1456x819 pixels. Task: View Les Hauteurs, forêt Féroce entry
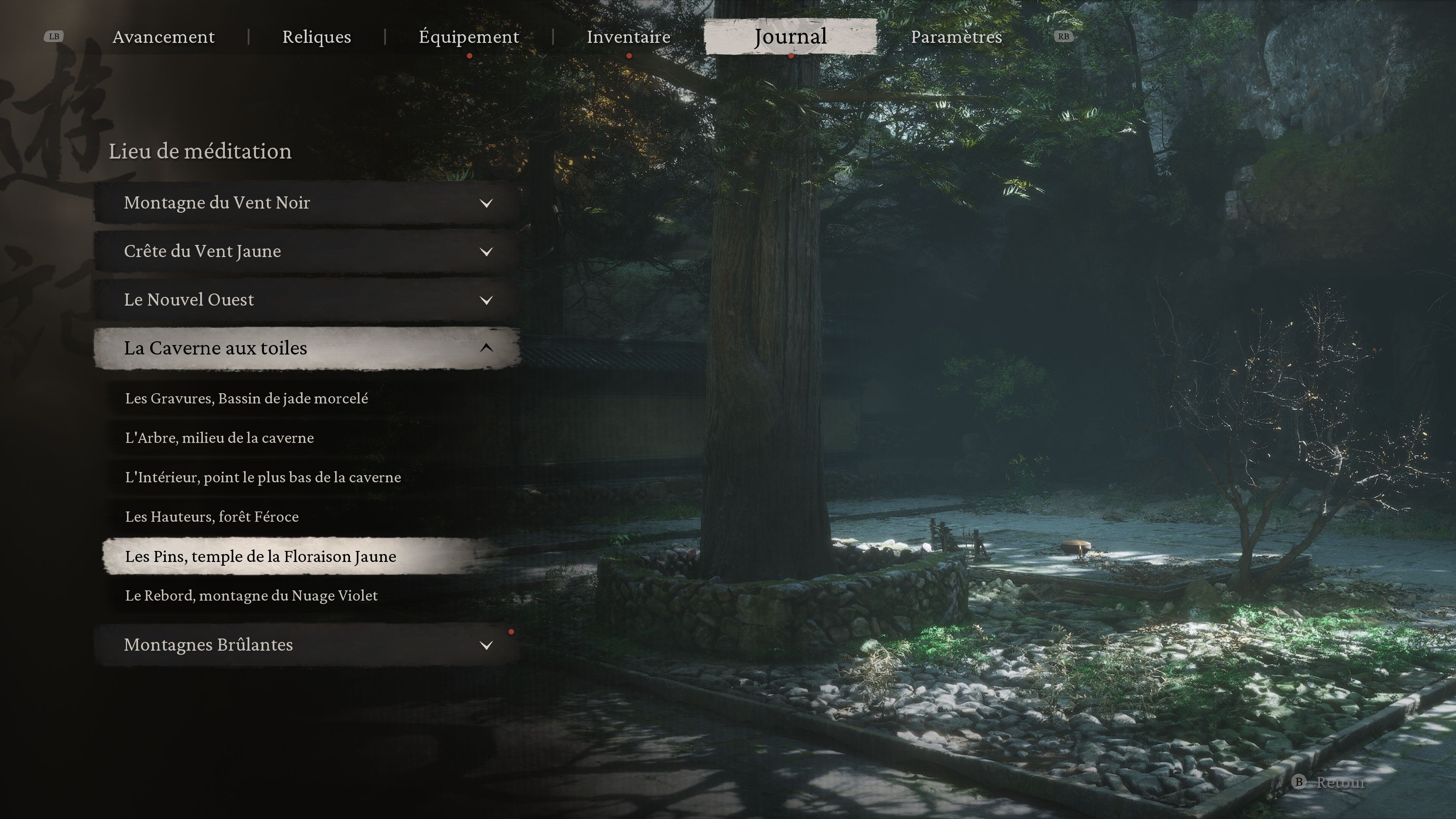[212, 516]
